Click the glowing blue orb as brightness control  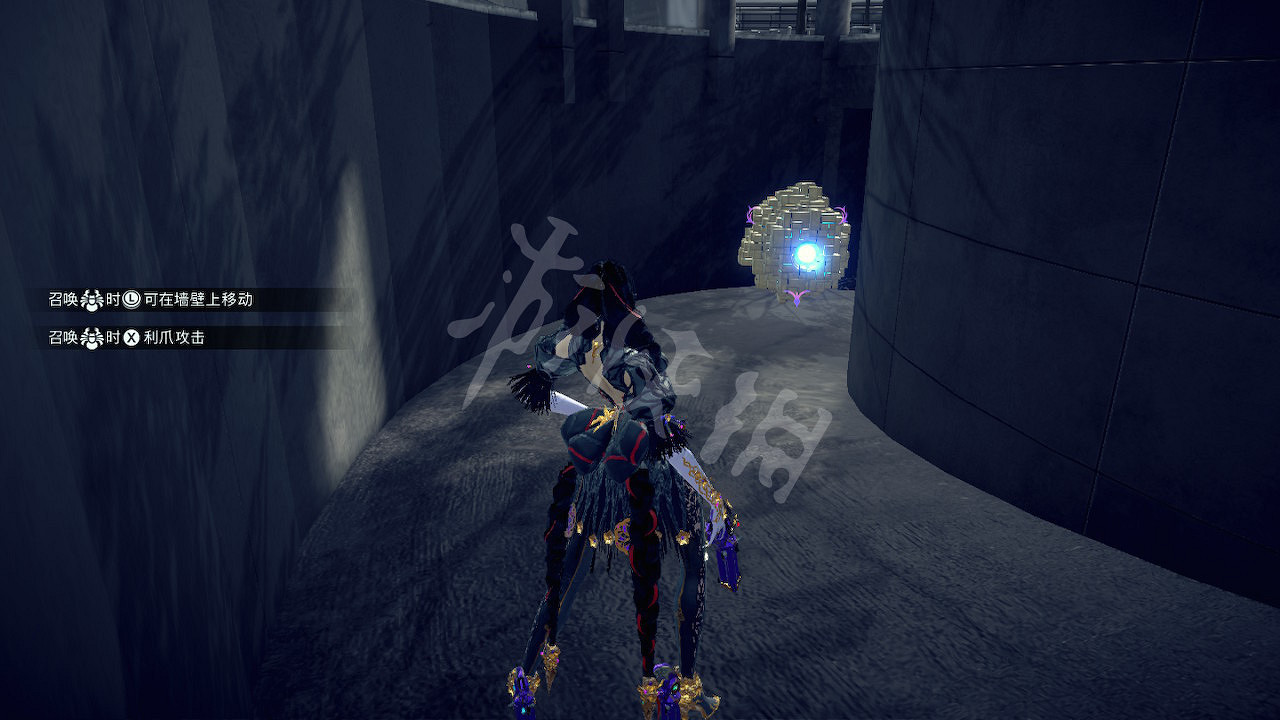coord(808,254)
